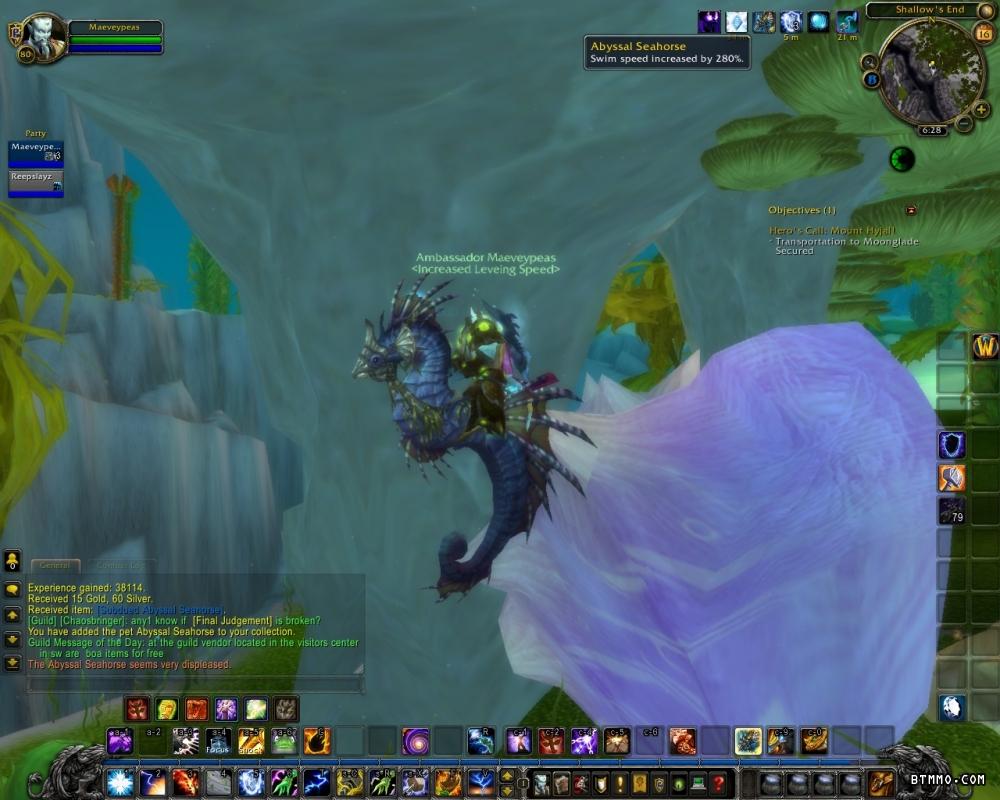This screenshot has width=1000, height=800.
Task: Use the item slot showing 79 charges
Action: pos(951,511)
